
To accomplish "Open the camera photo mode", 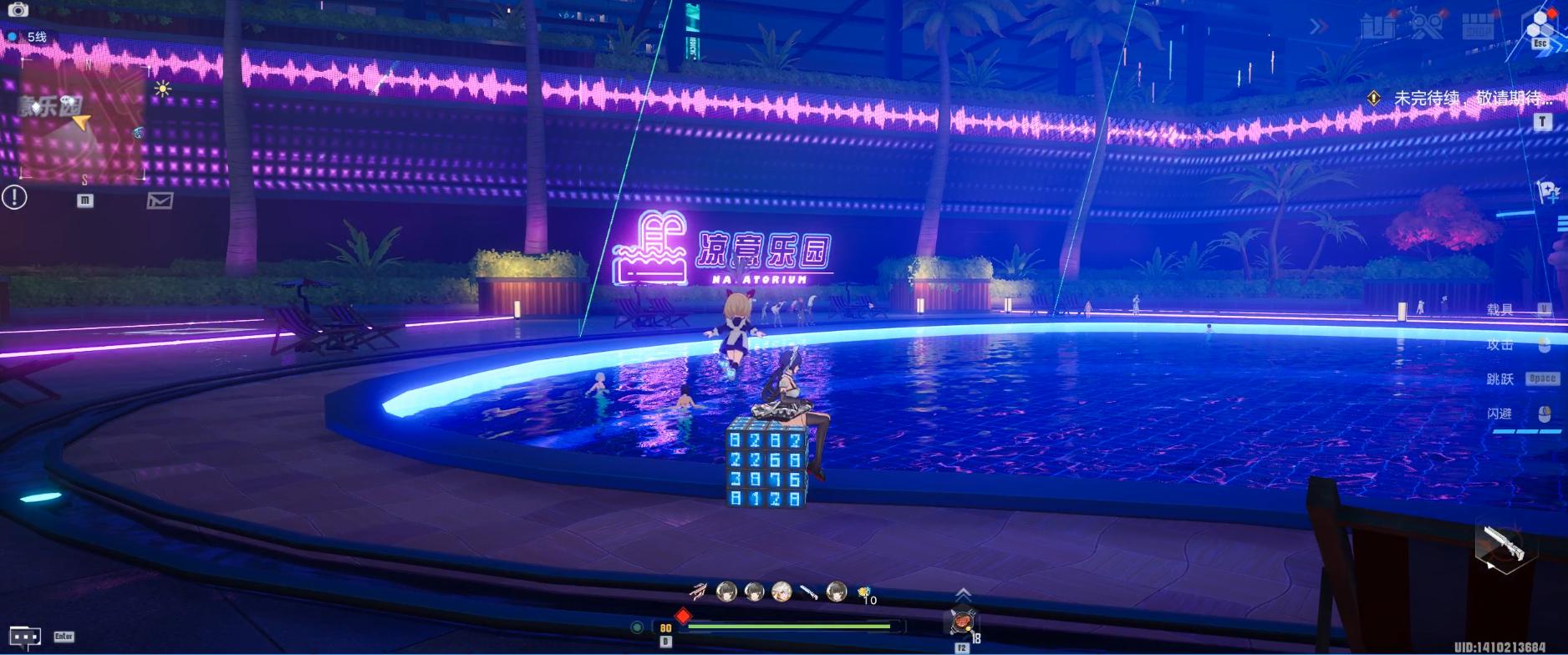I will pyautogui.click(x=18, y=10).
